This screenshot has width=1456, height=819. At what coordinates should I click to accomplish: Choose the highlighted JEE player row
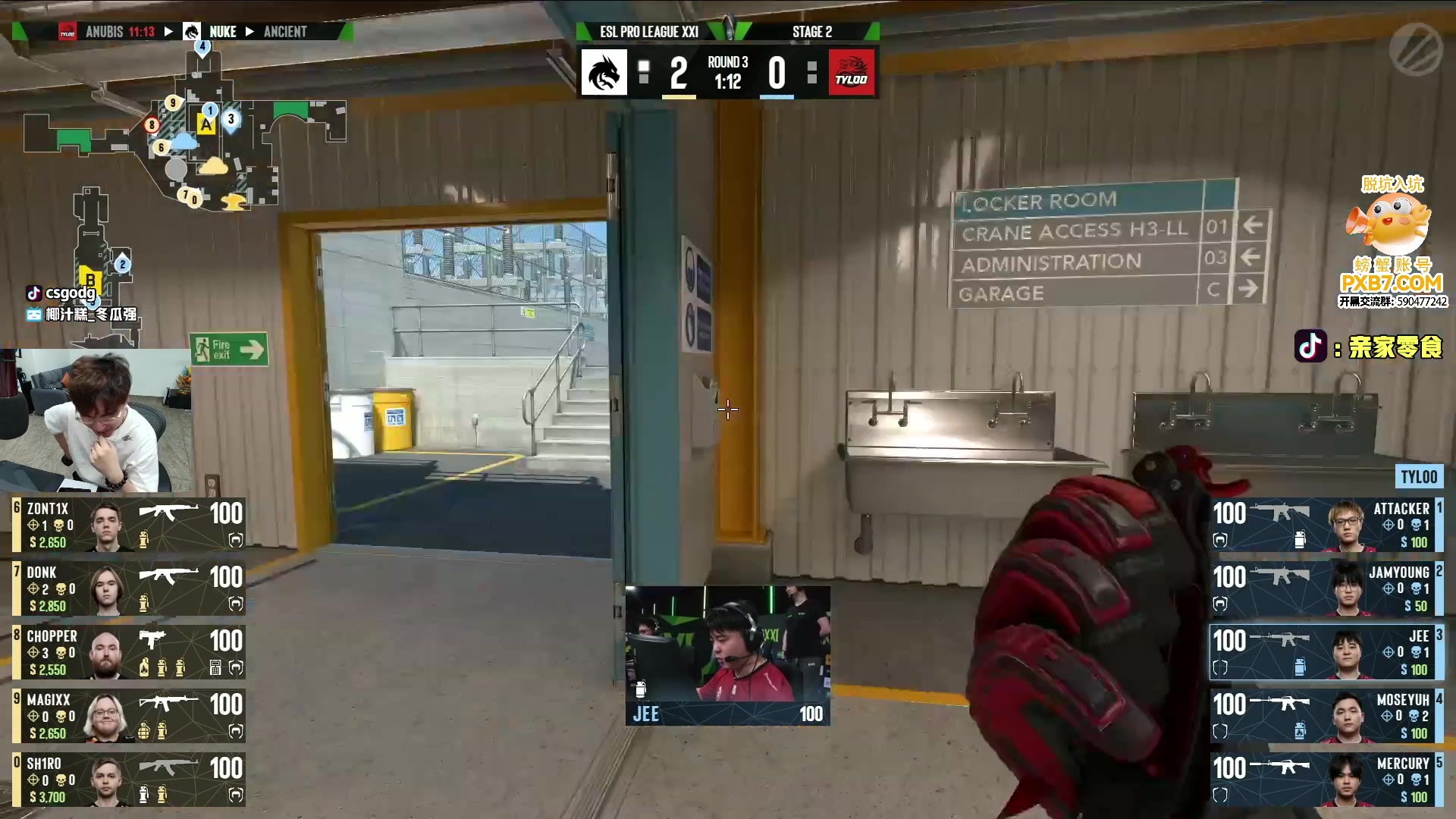1327,652
